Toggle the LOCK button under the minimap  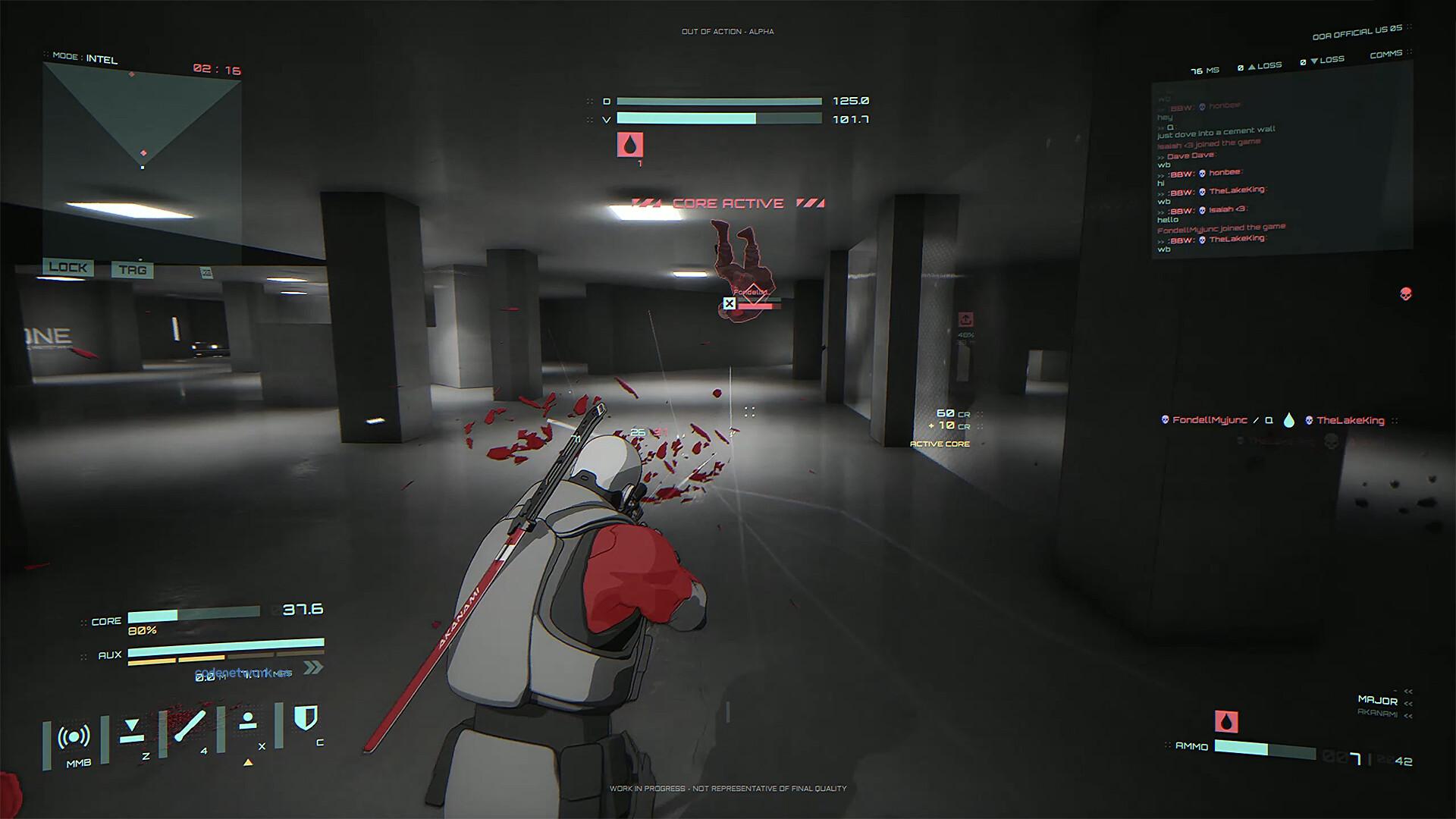click(x=68, y=267)
